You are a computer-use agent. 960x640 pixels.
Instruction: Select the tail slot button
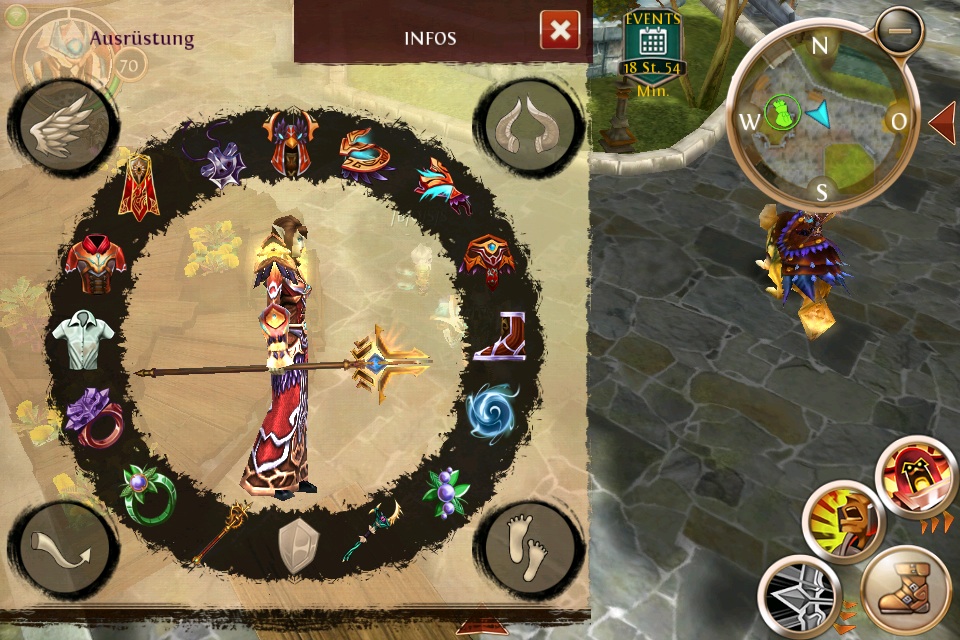pos(63,551)
